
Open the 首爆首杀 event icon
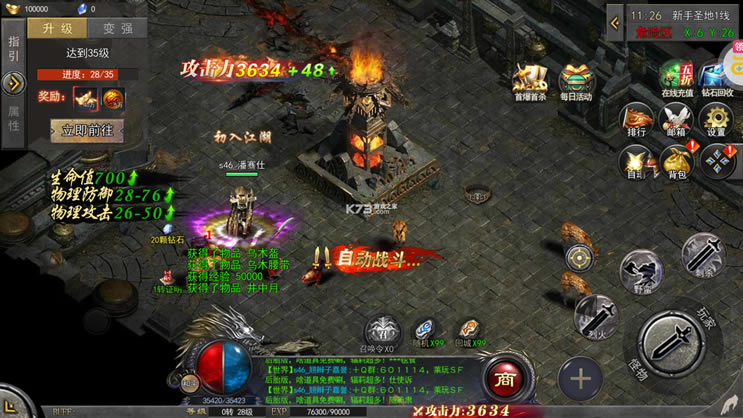point(530,82)
